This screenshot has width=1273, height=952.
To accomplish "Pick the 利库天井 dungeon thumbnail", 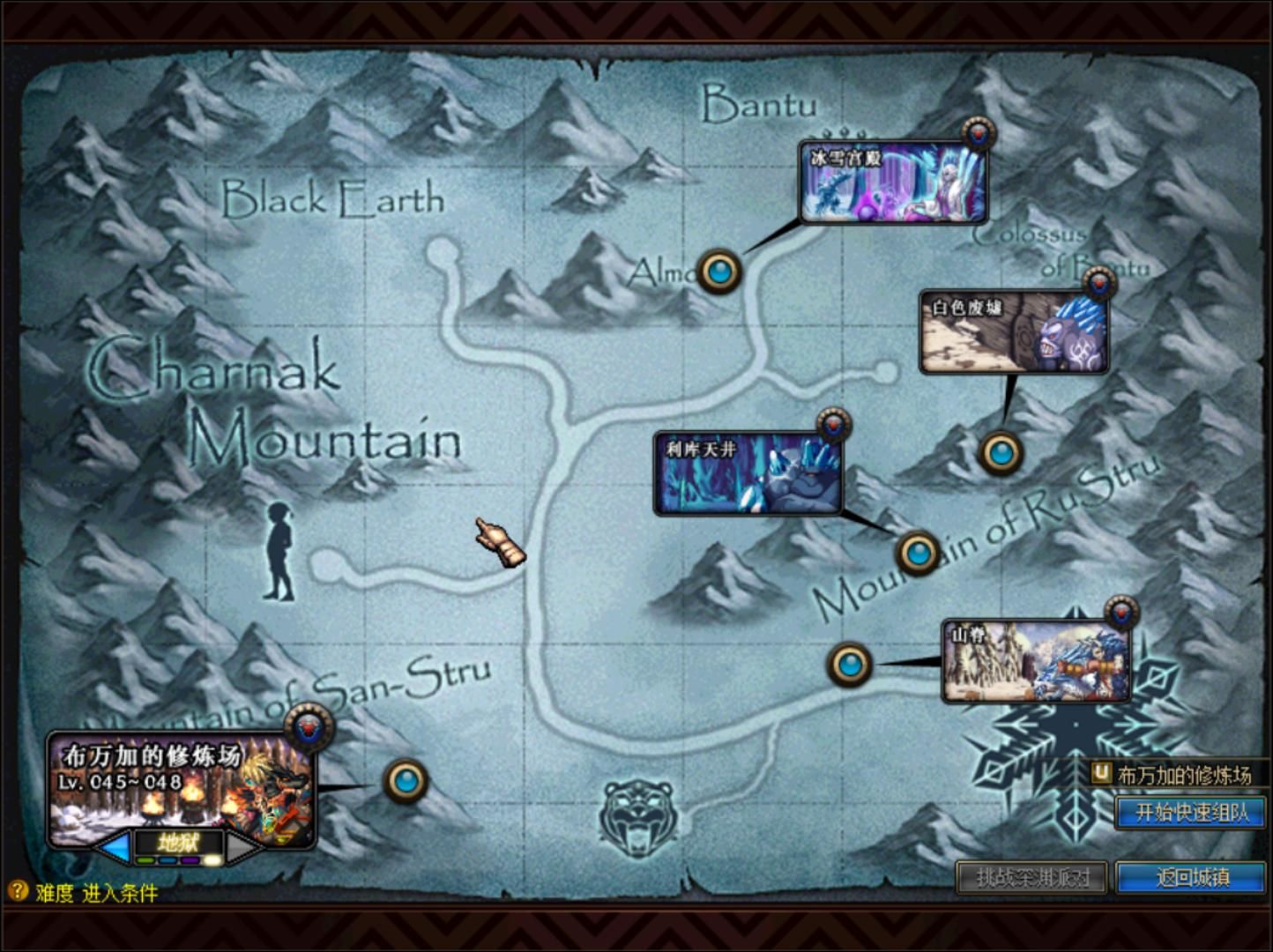I will (748, 474).
